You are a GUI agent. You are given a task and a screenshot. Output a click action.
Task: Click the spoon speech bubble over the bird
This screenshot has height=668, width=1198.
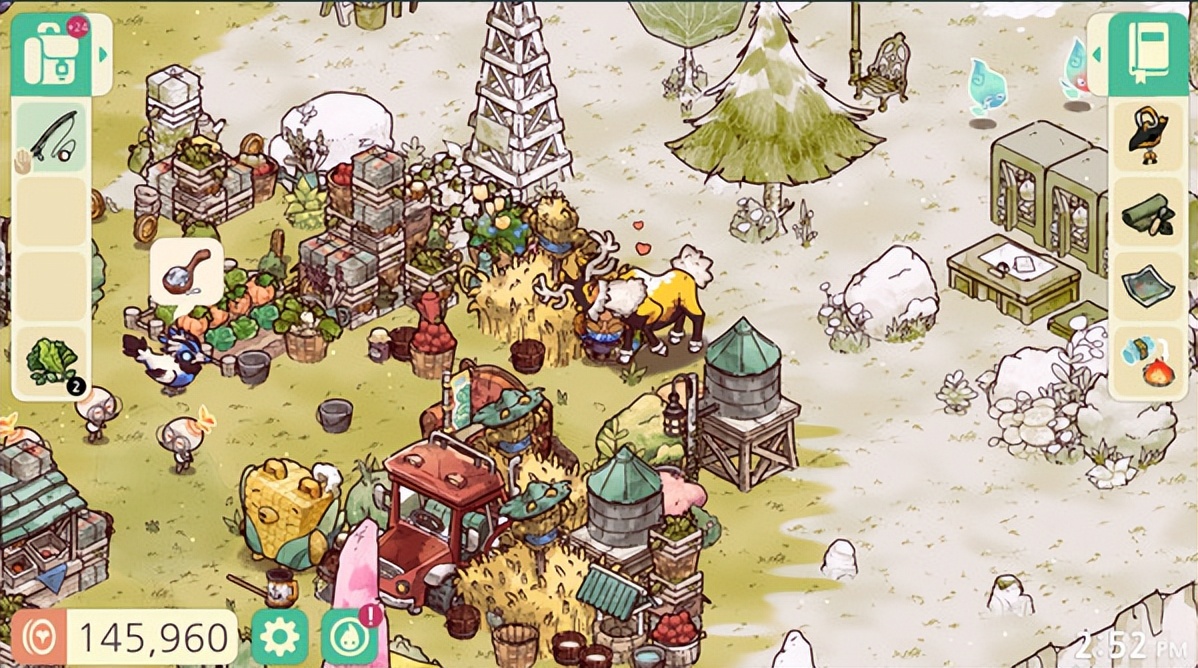tap(187, 271)
